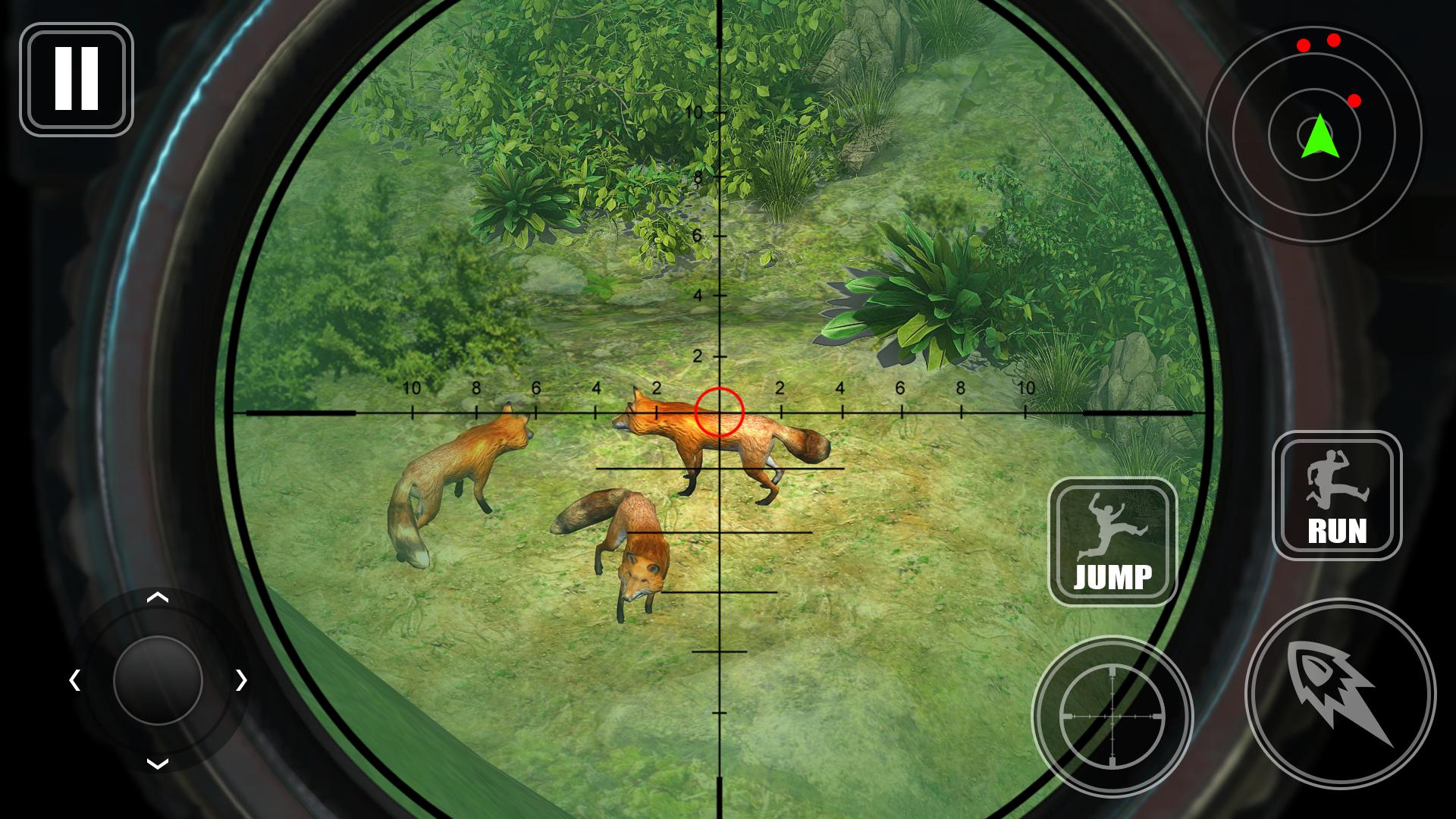This screenshot has width=1456, height=819.
Task: Tap the right chevron beside the joystick
Action: [241, 680]
